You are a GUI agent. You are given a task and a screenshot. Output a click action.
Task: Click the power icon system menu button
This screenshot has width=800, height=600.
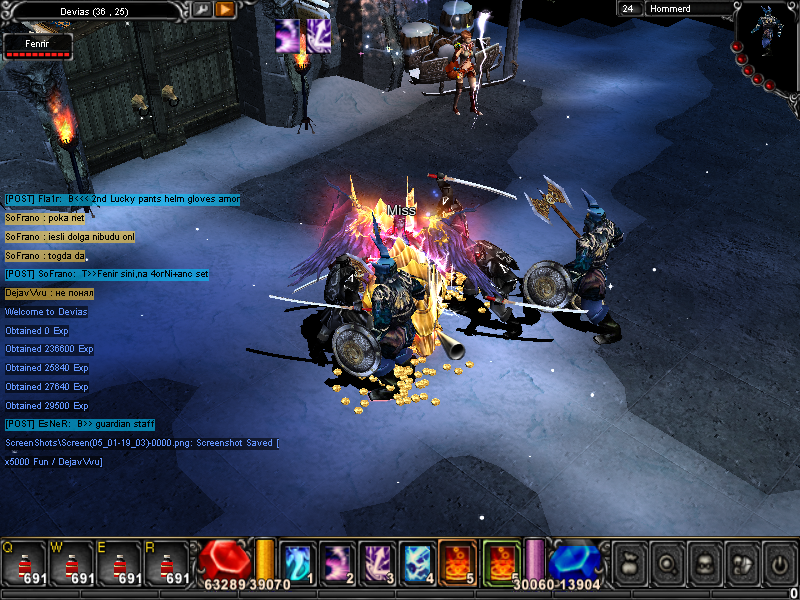click(x=778, y=563)
